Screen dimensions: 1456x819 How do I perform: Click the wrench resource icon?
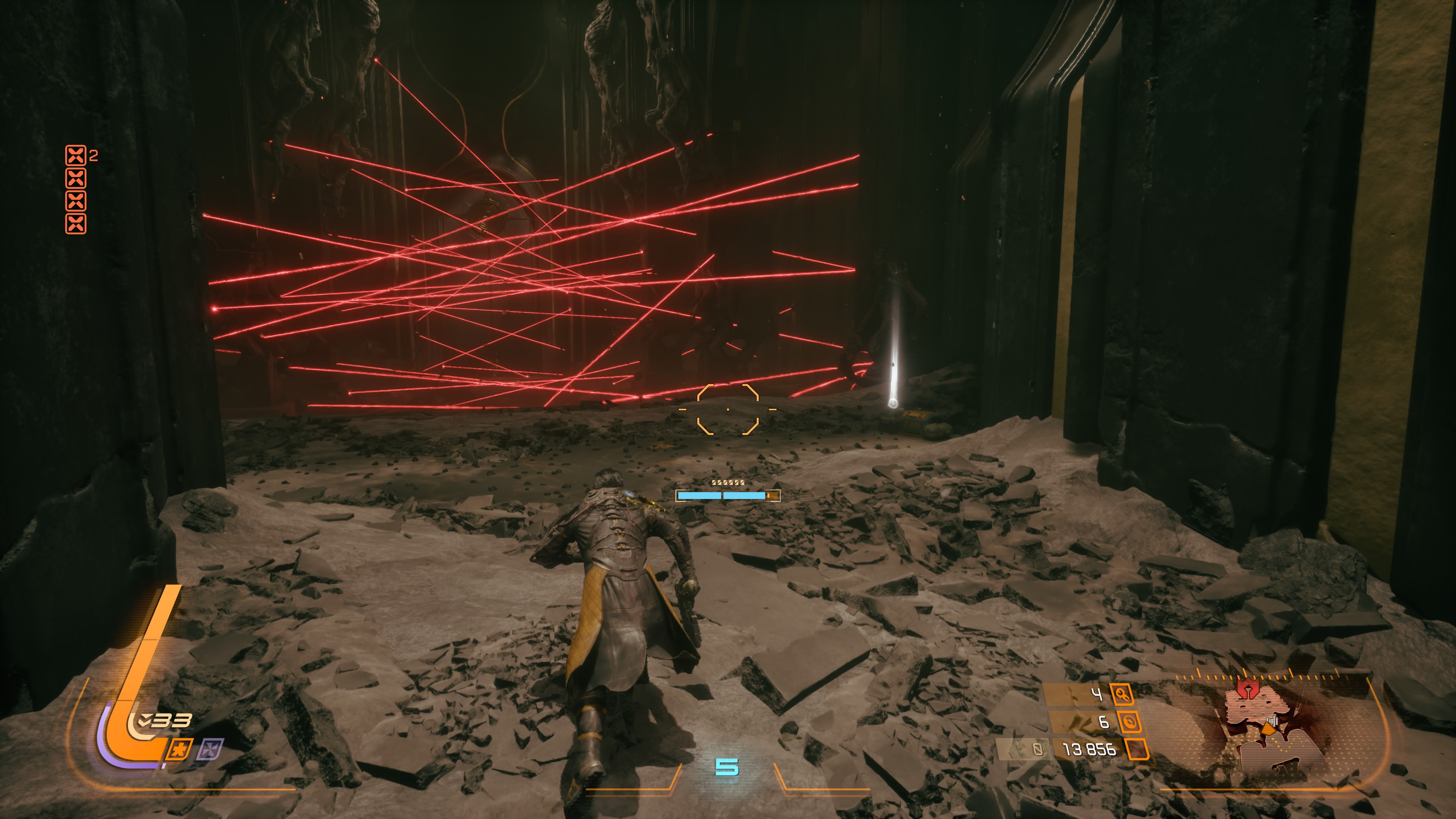(x=1122, y=693)
